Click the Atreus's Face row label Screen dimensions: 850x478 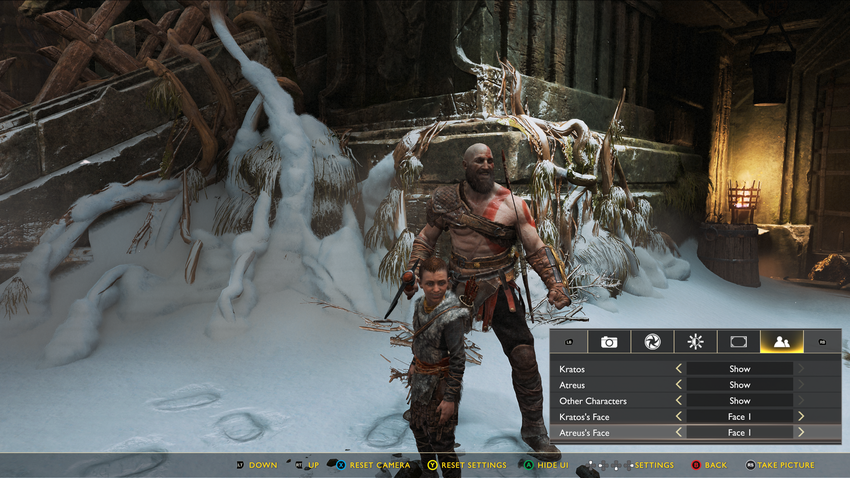coord(586,433)
